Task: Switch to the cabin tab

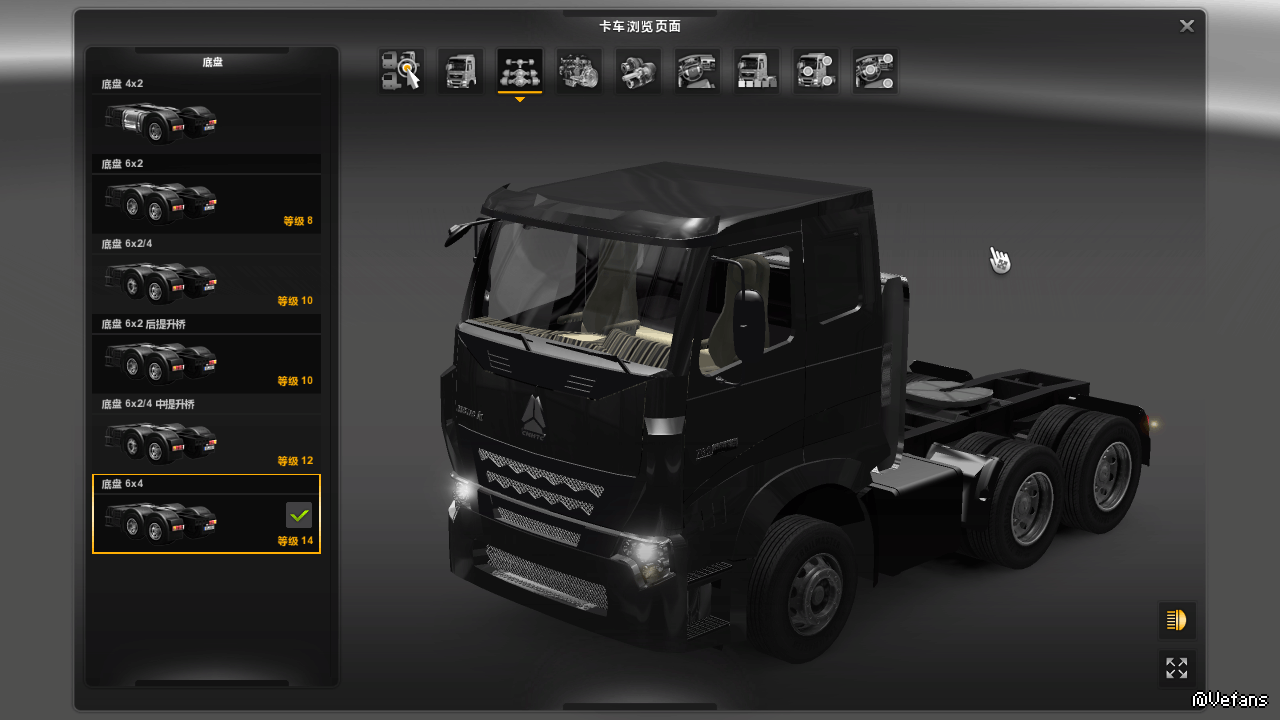Action: click(x=461, y=71)
